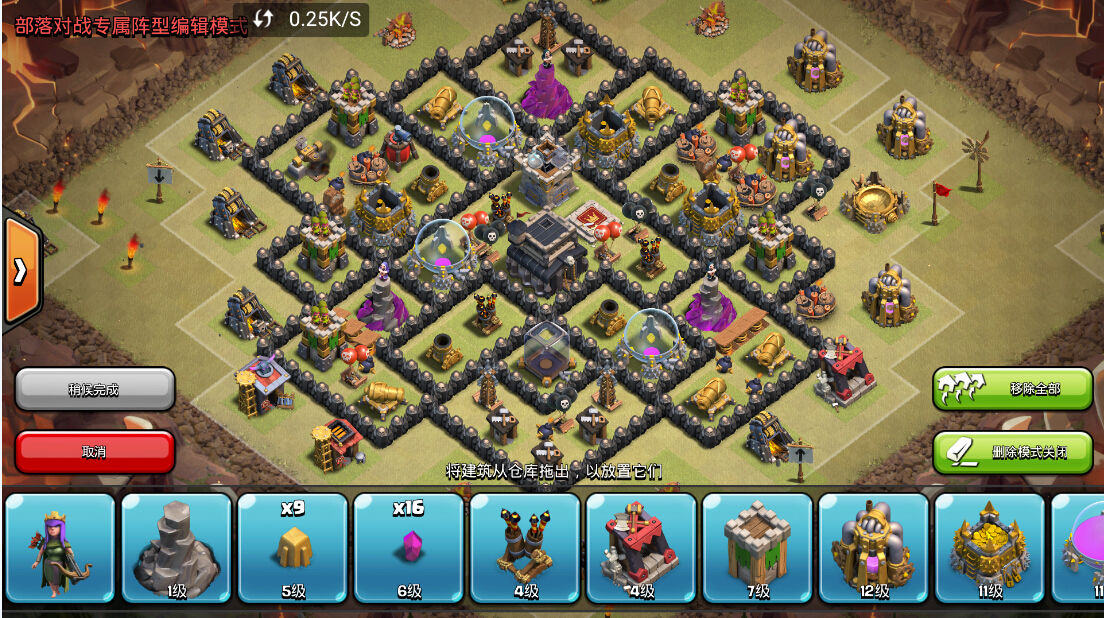
Task: Click the 稍候完成 finish later button
Action: click(95, 389)
